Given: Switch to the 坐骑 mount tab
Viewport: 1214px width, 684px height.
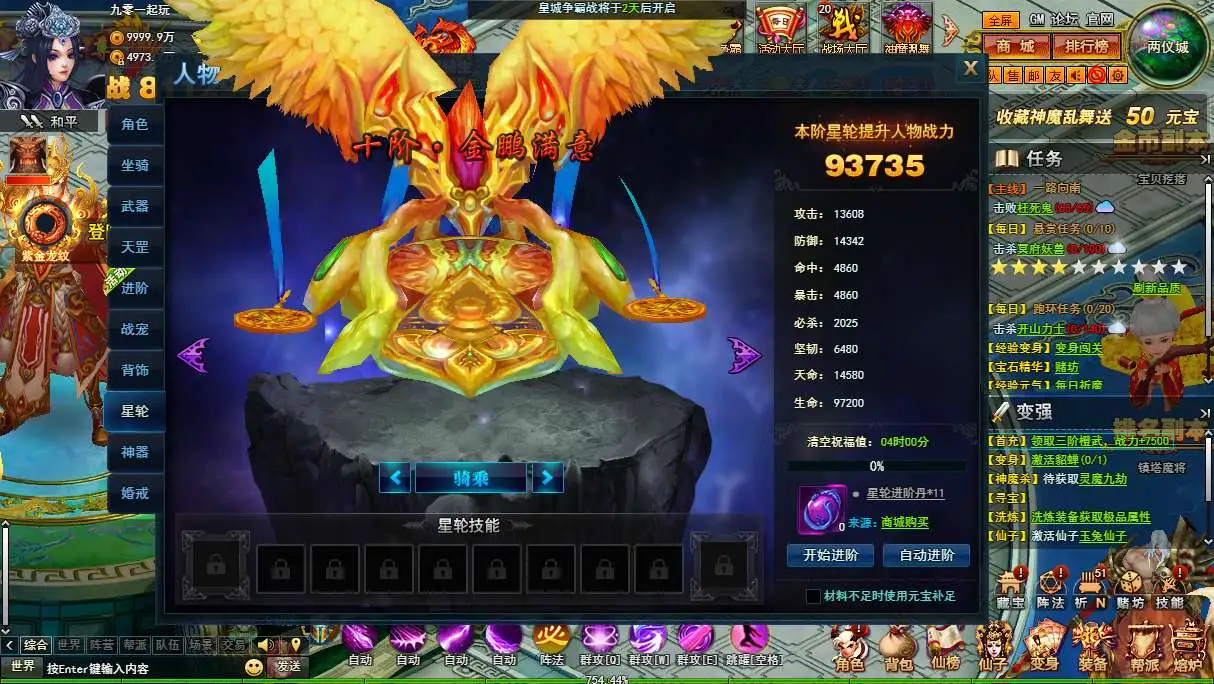Looking at the screenshot, I should pyautogui.click(x=135, y=165).
